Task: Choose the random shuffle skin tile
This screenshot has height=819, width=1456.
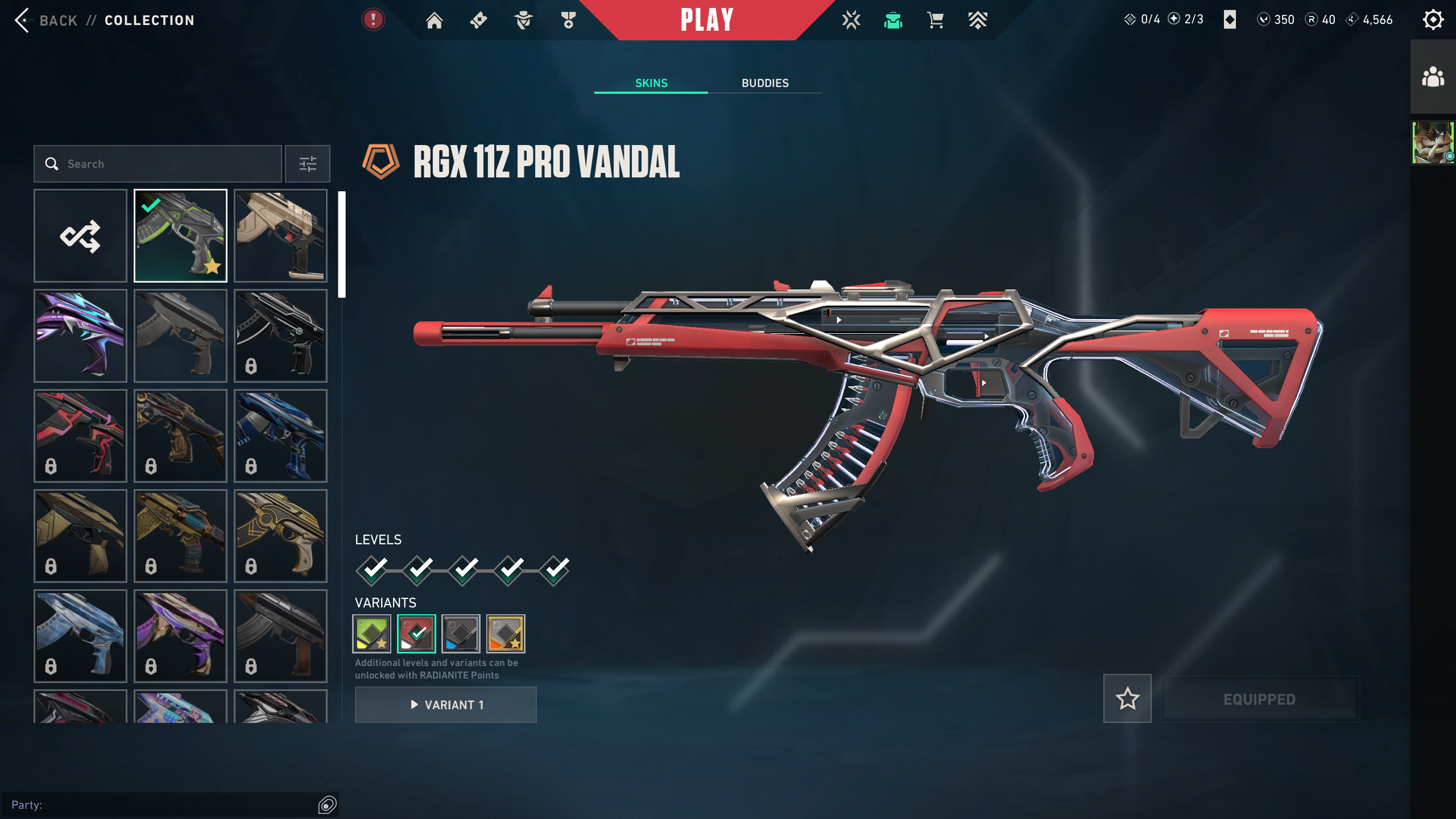Action: point(80,236)
